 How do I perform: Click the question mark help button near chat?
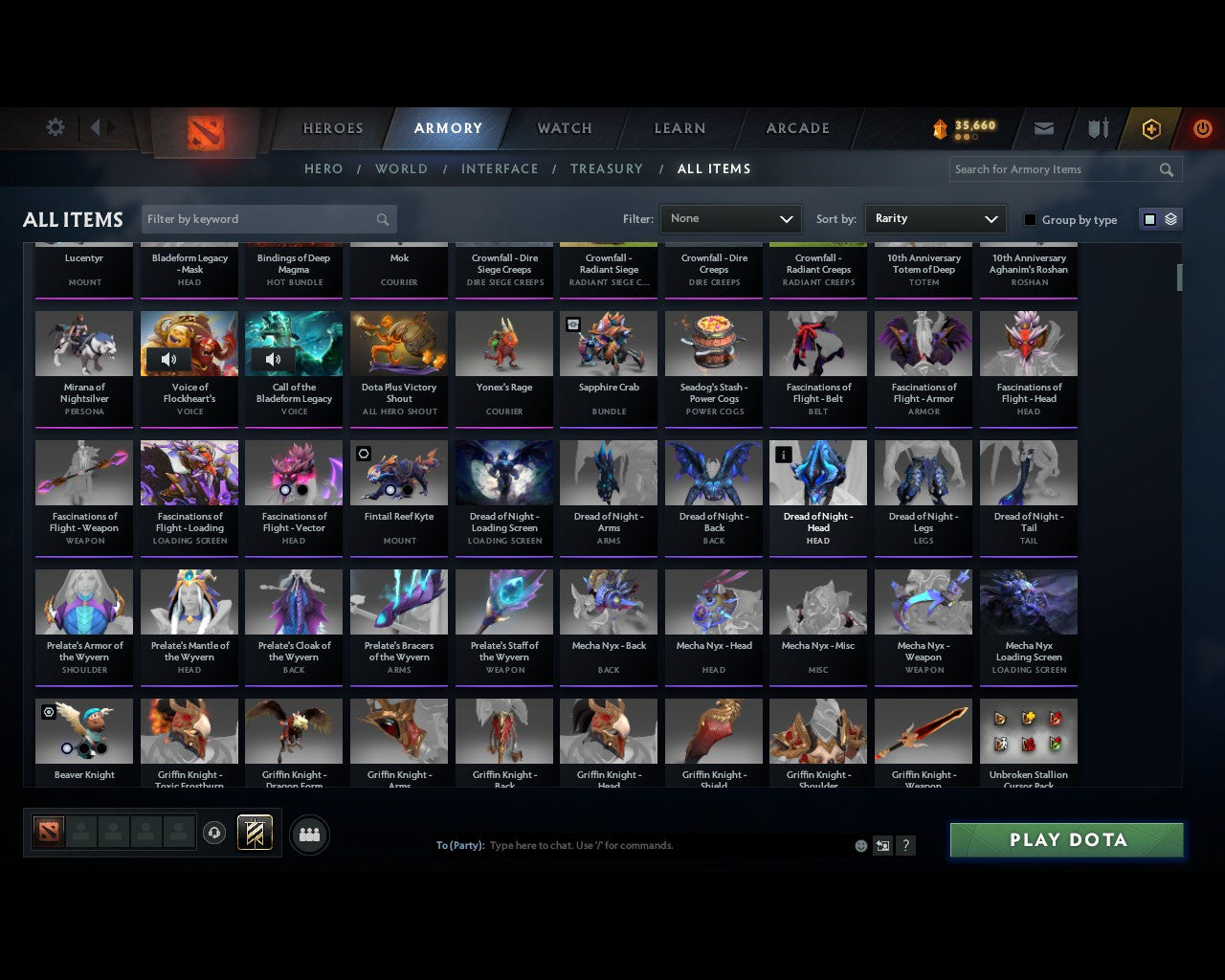point(905,846)
